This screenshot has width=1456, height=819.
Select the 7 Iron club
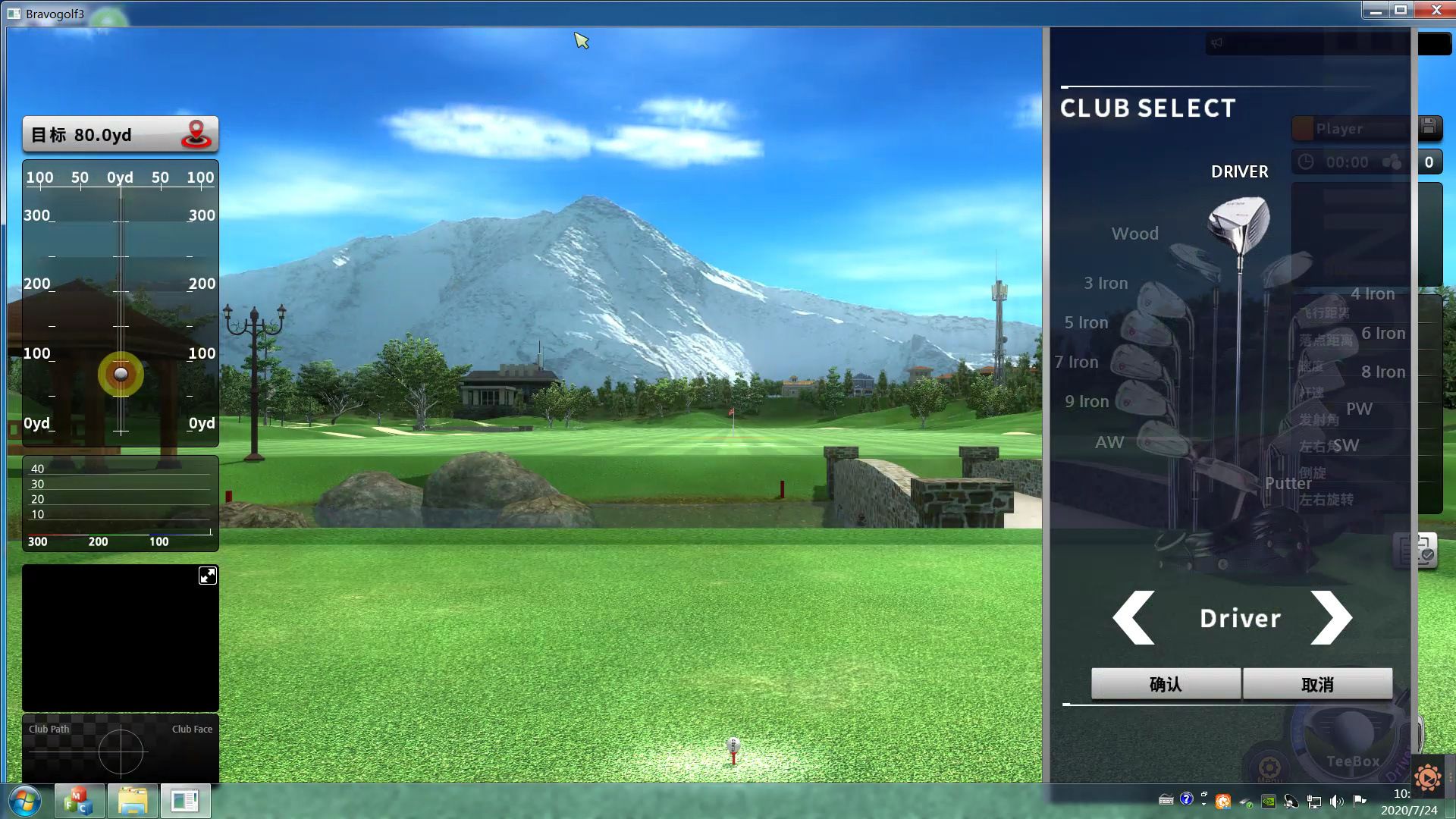pos(1077,362)
